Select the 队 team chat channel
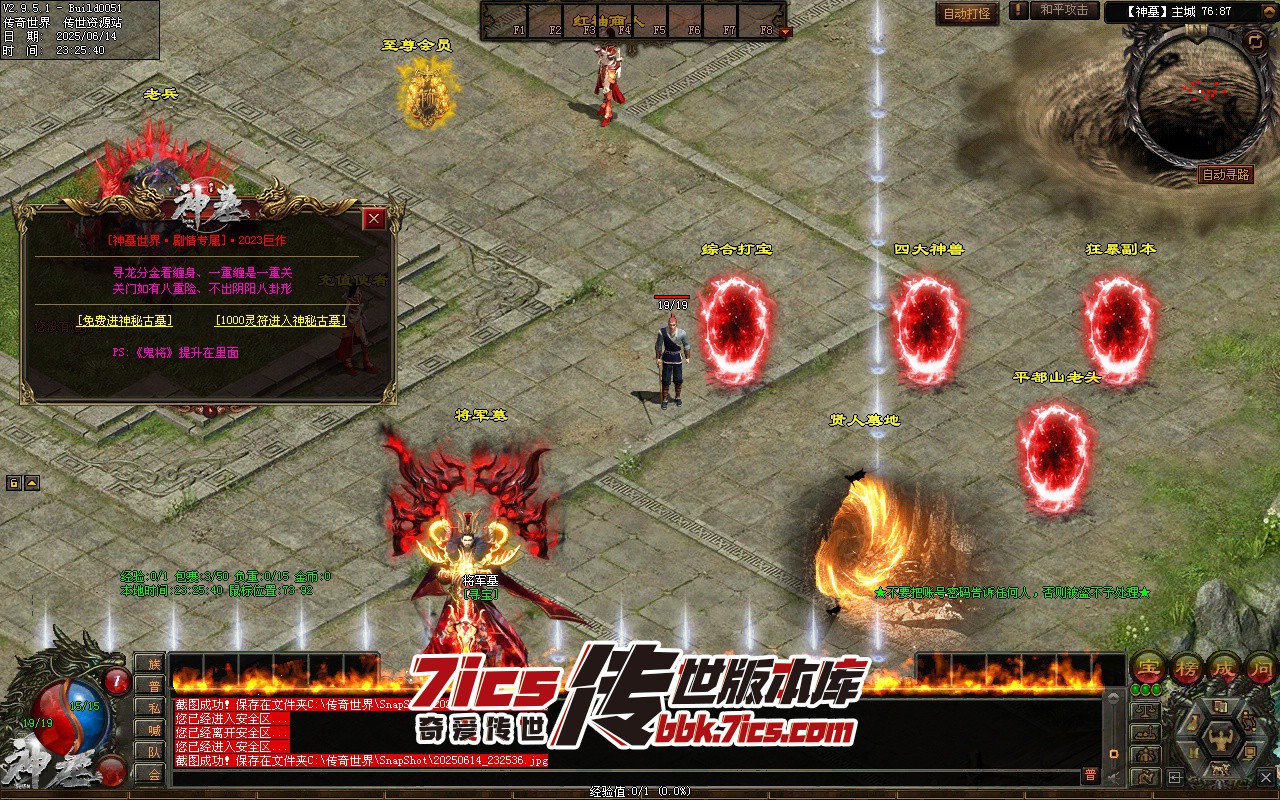Viewport: 1280px width, 800px height. (x=153, y=751)
